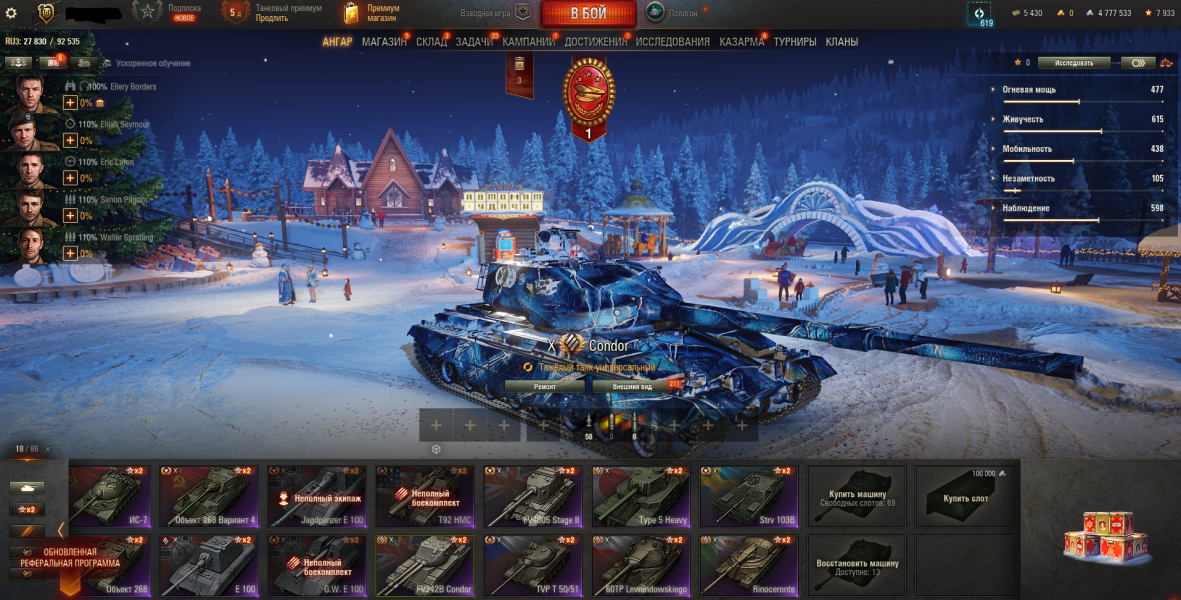The width and height of the screenshot is (1181, 600).
Task: Go to the ИССЛЕДОВАНИЯ tab
Action: [x=672, y=42]
